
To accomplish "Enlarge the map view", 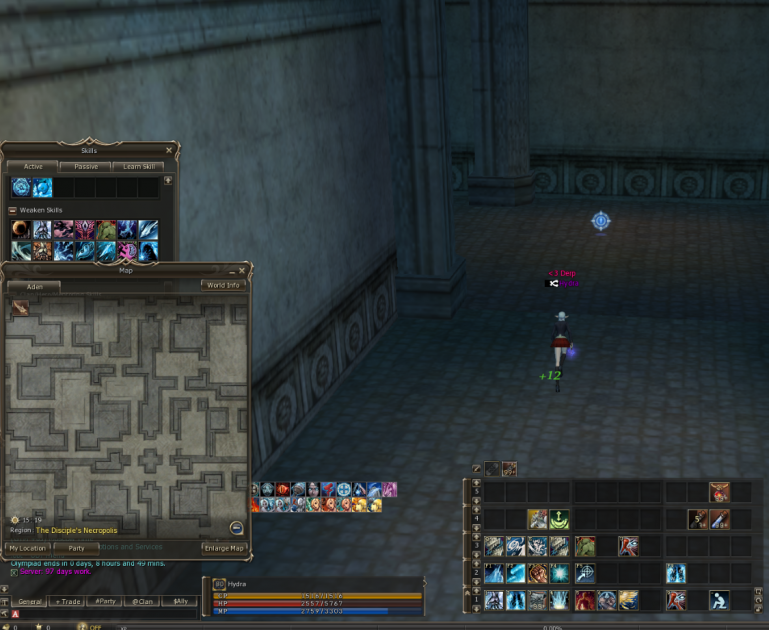I will click(223, 548).
